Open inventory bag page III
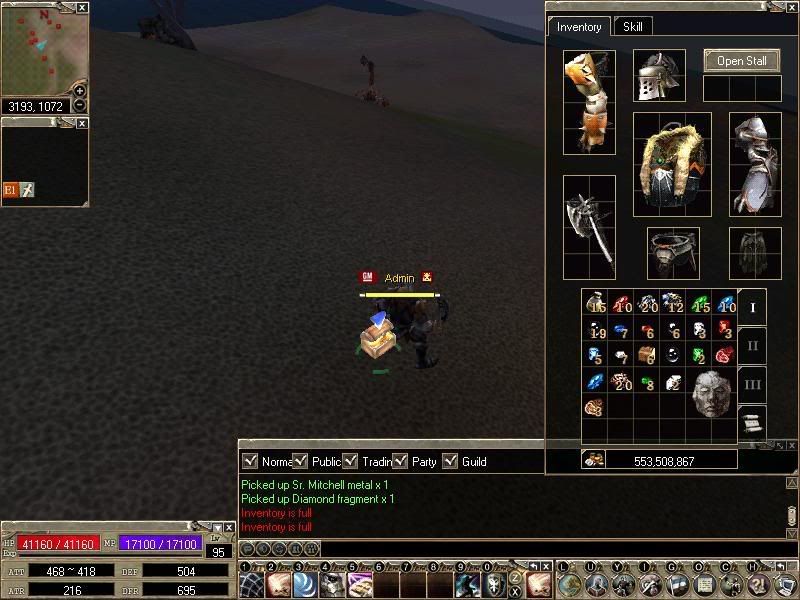This screenshot has height=600, width=800. coord(753,384)
